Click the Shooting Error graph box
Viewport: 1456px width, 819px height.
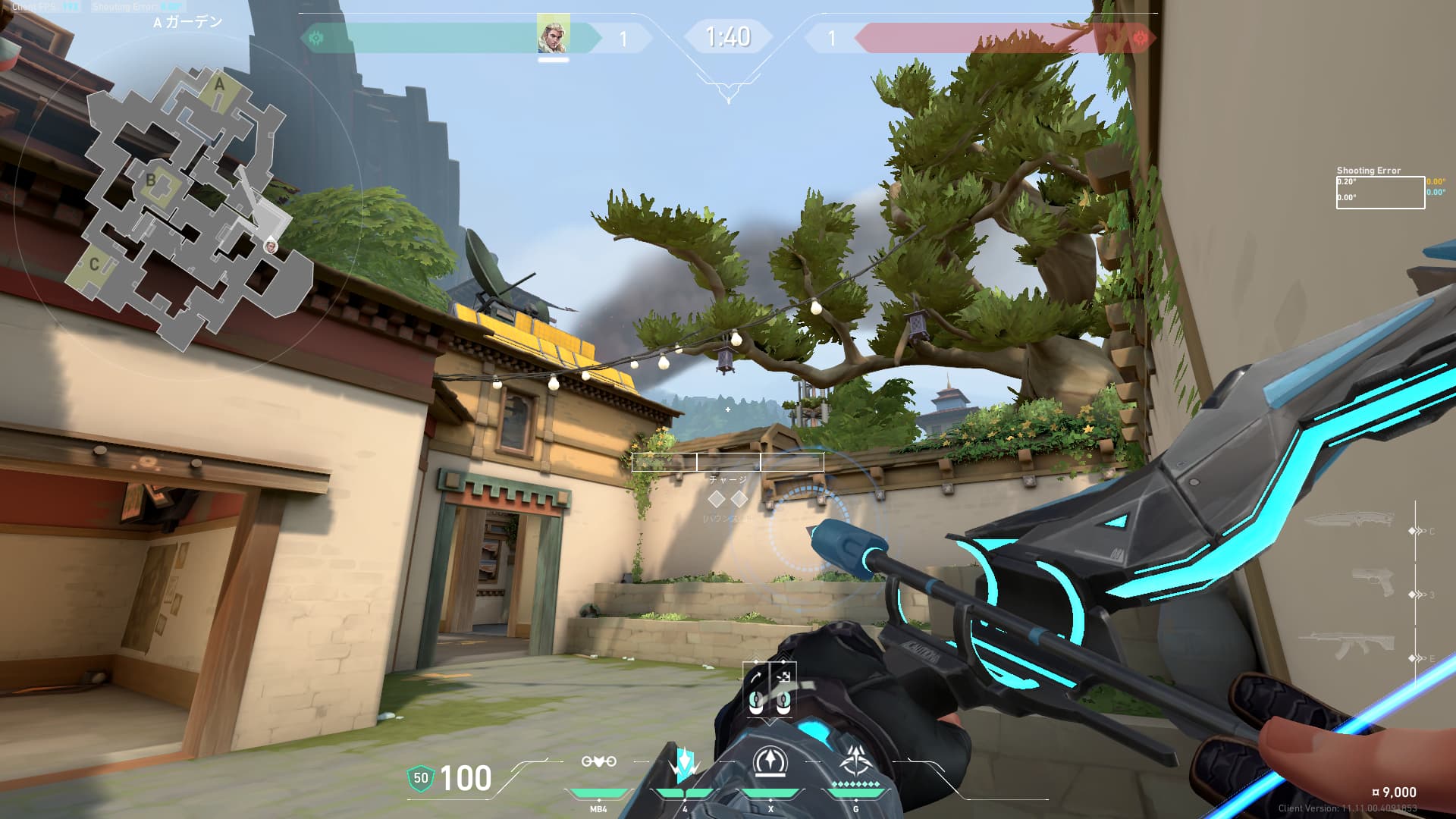click(1379, 193)
